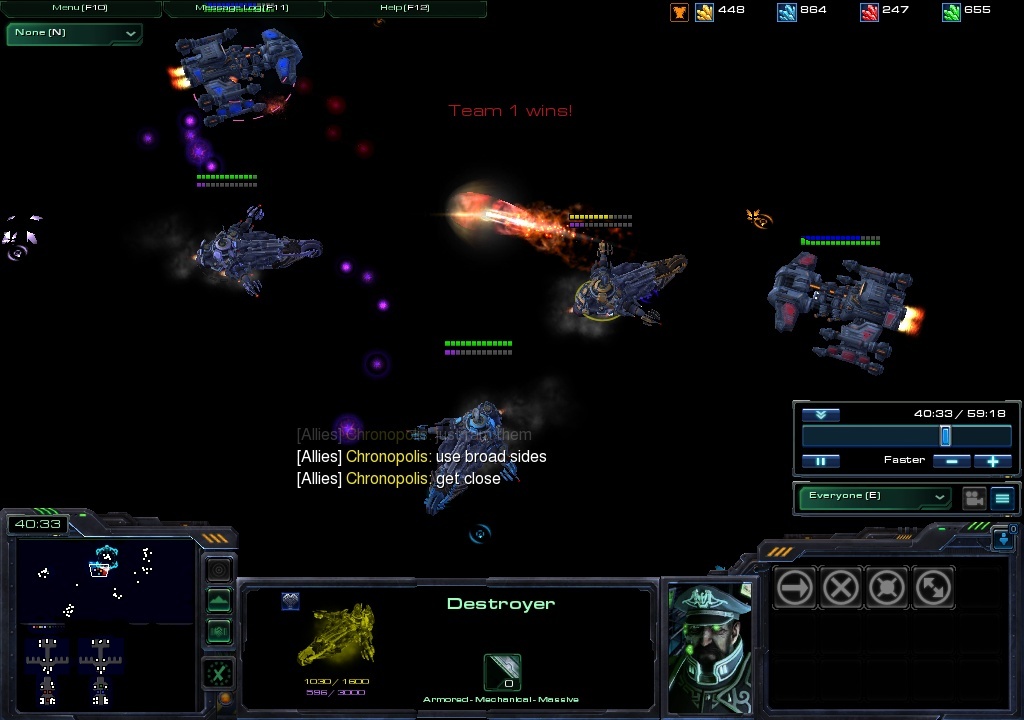Viewport: 1024px width, 720px height.
Task: Click the replay timeline slider handle
Action: coord(945,437)
